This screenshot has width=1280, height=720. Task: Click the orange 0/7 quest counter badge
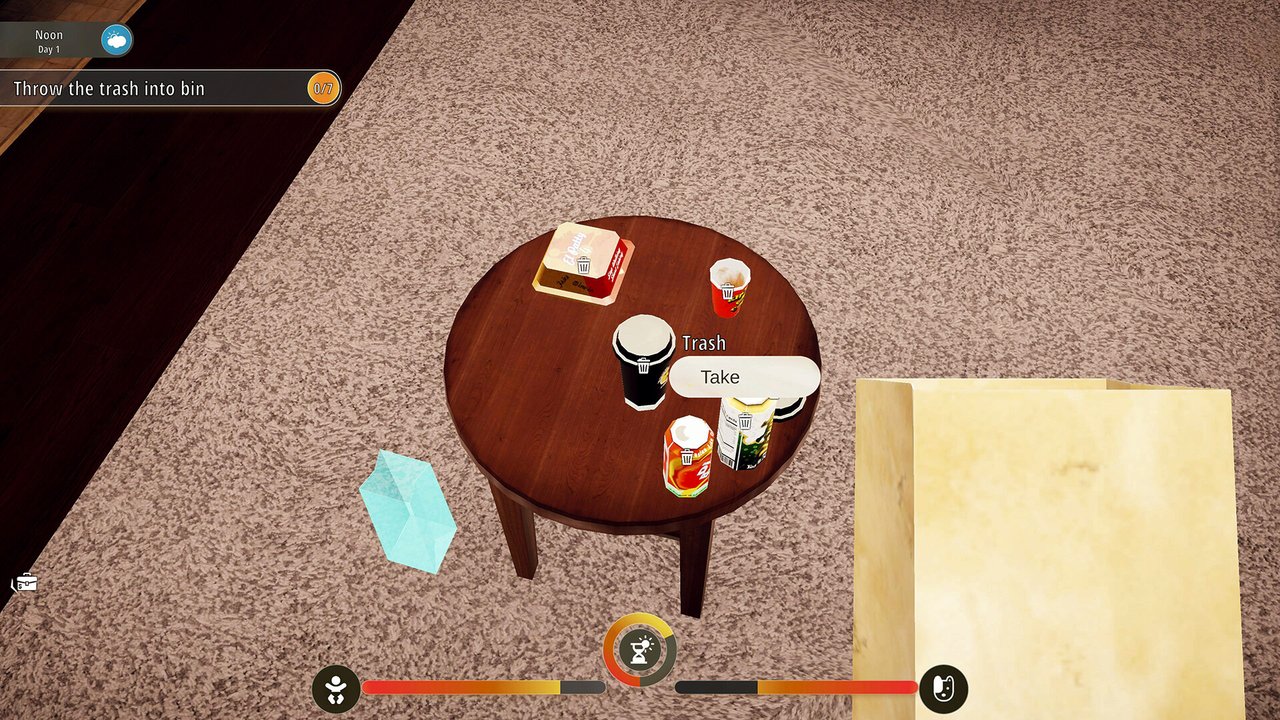click(324, 88)
